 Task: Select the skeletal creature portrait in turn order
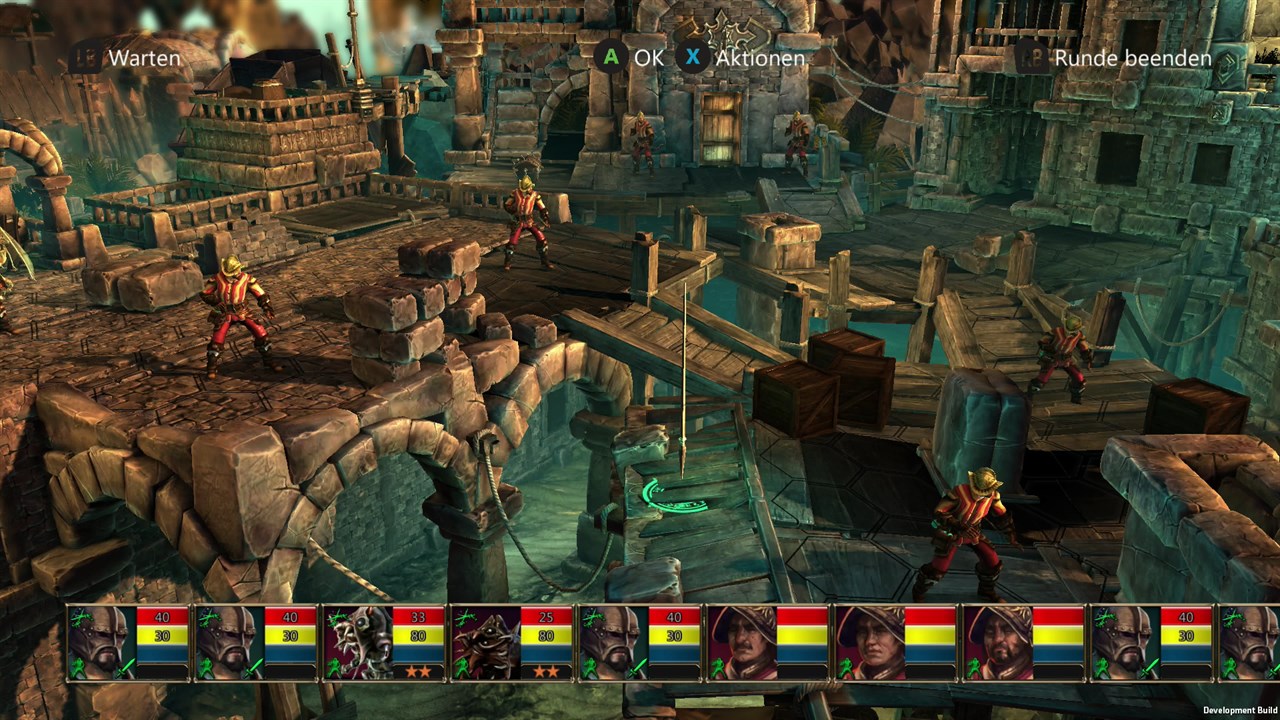(x=357, y=642)
